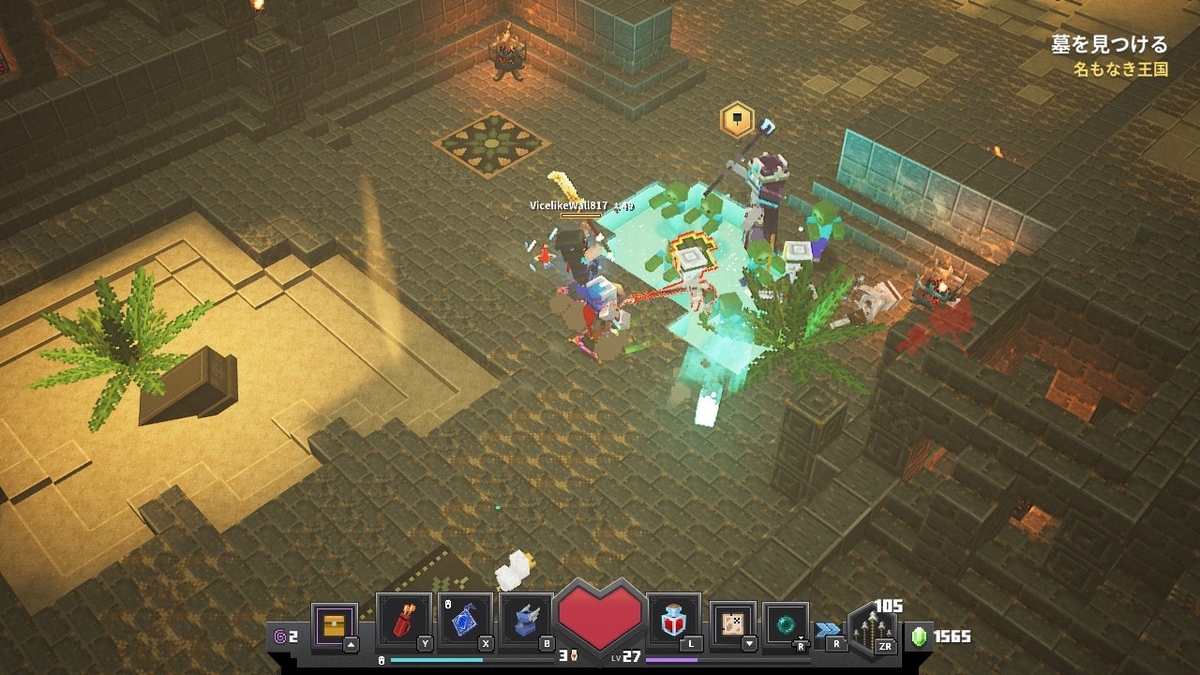Open the inventory chest icon
This screenshot has width=1200, height=675.
(334, 624)
